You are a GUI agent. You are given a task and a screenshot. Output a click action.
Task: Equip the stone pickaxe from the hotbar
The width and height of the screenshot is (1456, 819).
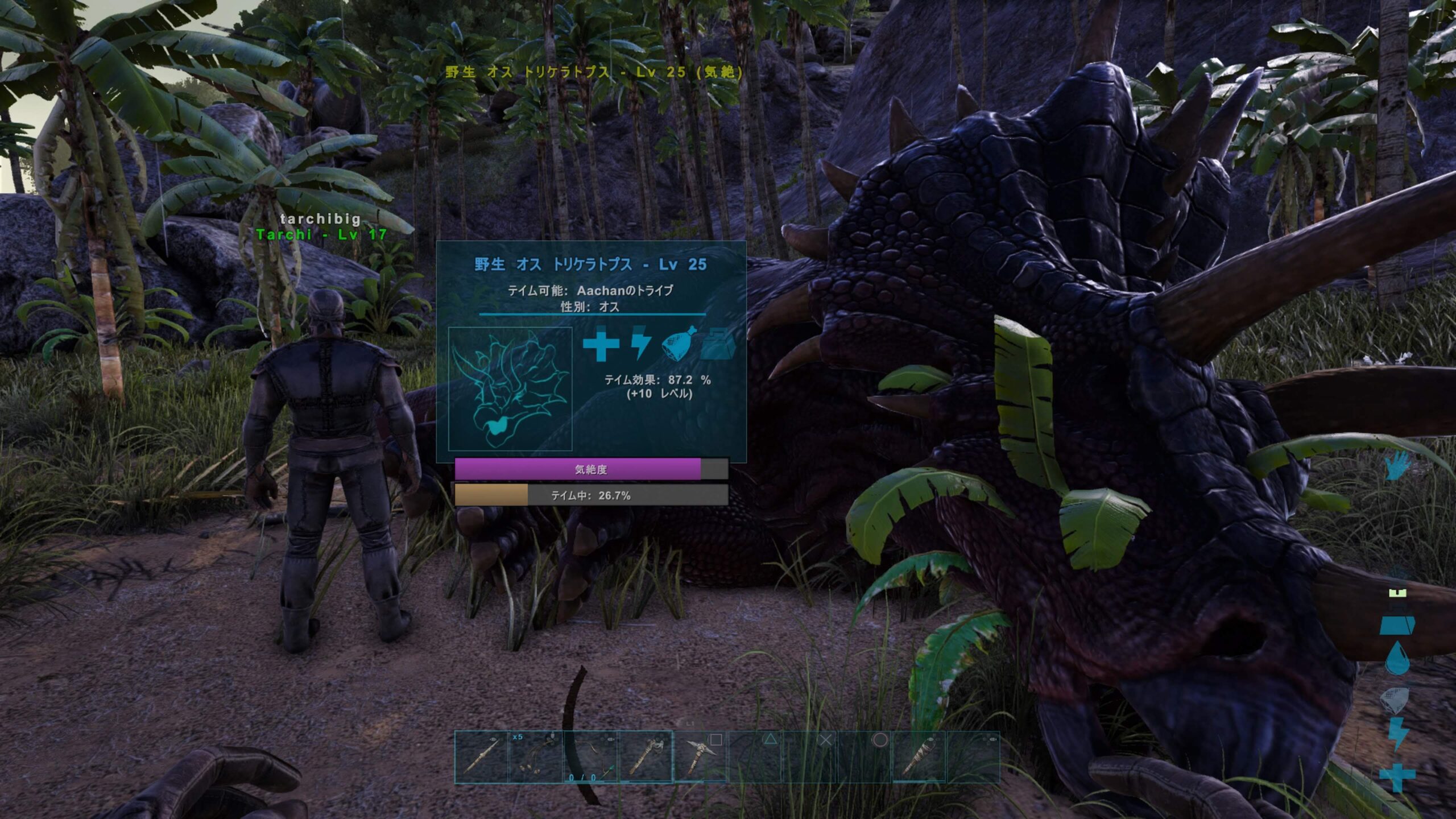tap(700, 758)
